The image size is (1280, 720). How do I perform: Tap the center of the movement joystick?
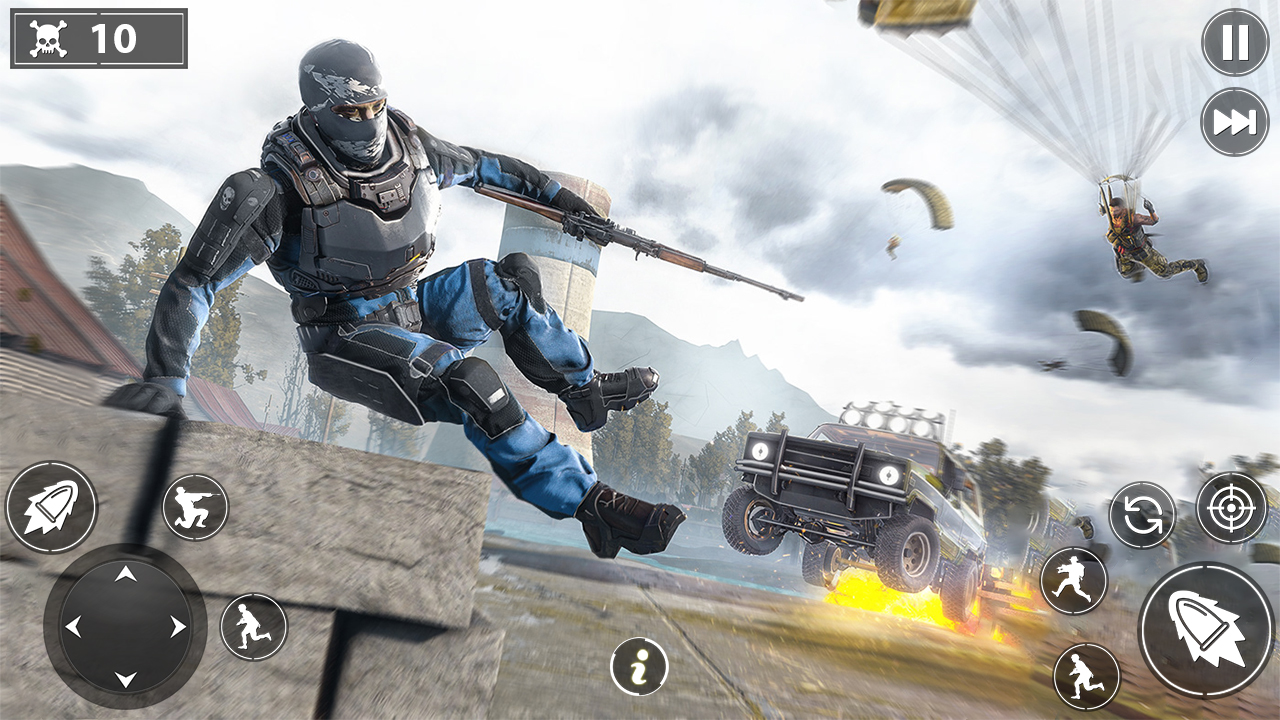(125, 625)
